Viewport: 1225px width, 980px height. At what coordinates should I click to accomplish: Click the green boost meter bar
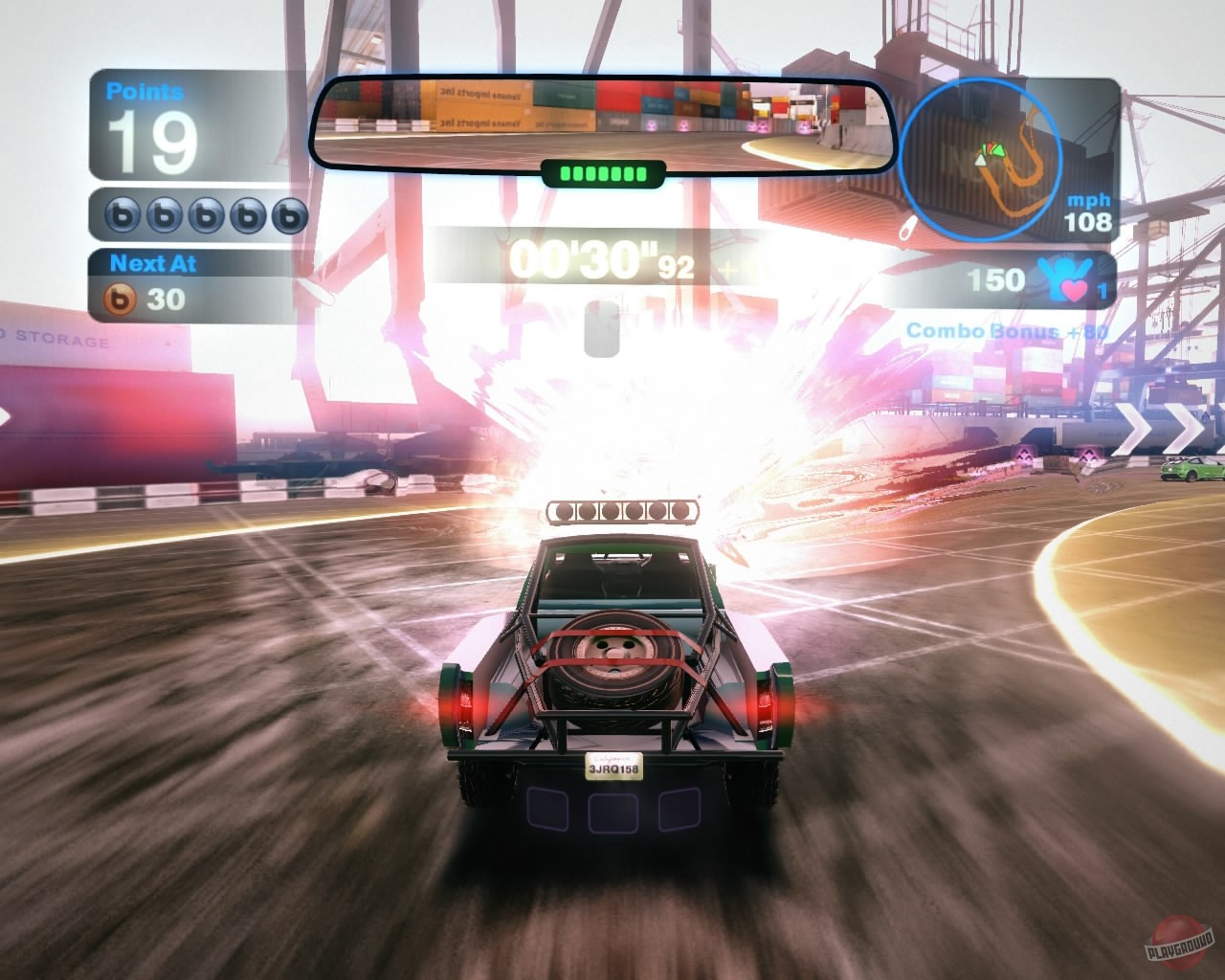point(601,170)
